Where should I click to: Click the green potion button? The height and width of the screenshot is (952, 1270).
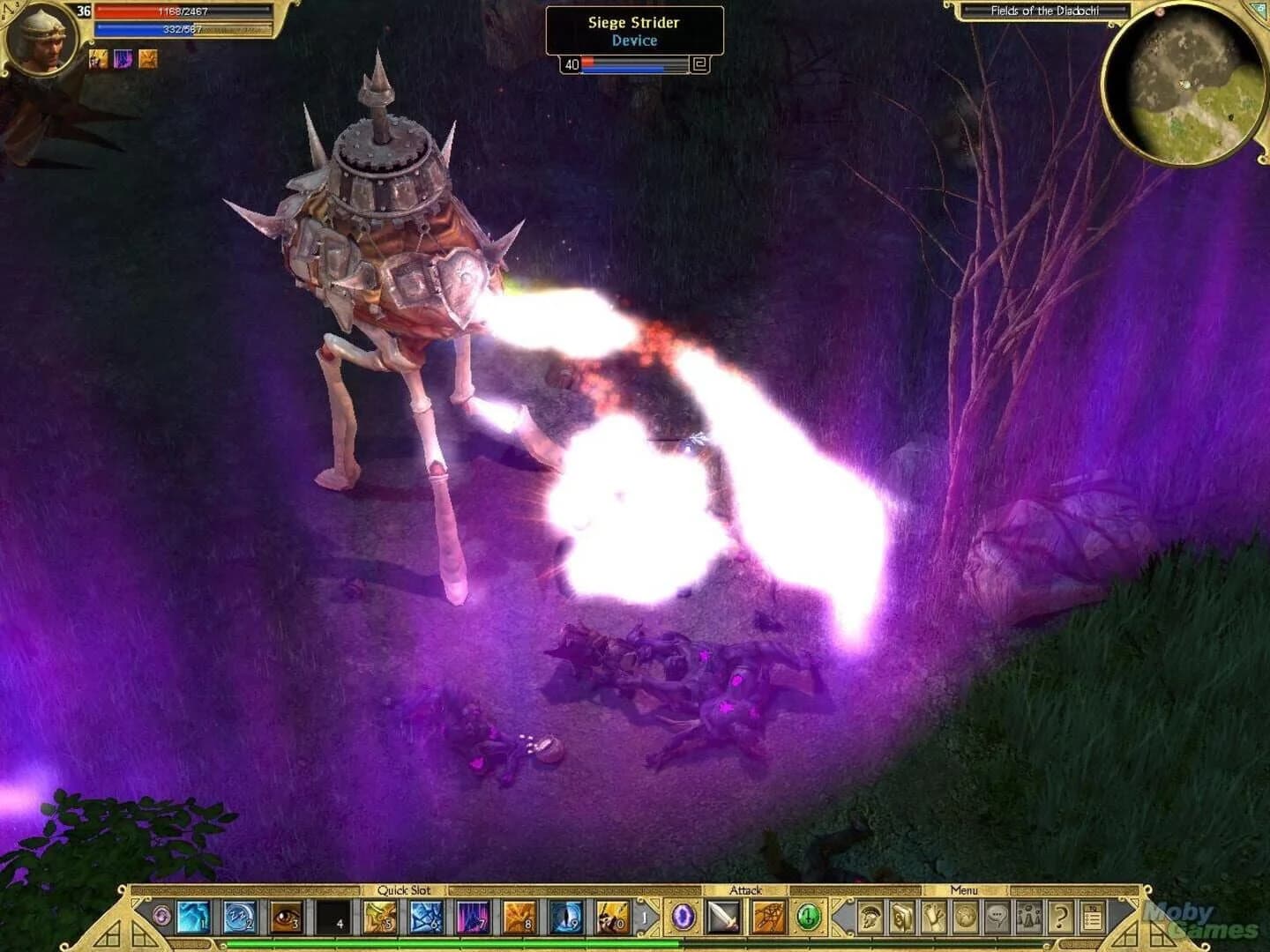[x=807, y=918]
